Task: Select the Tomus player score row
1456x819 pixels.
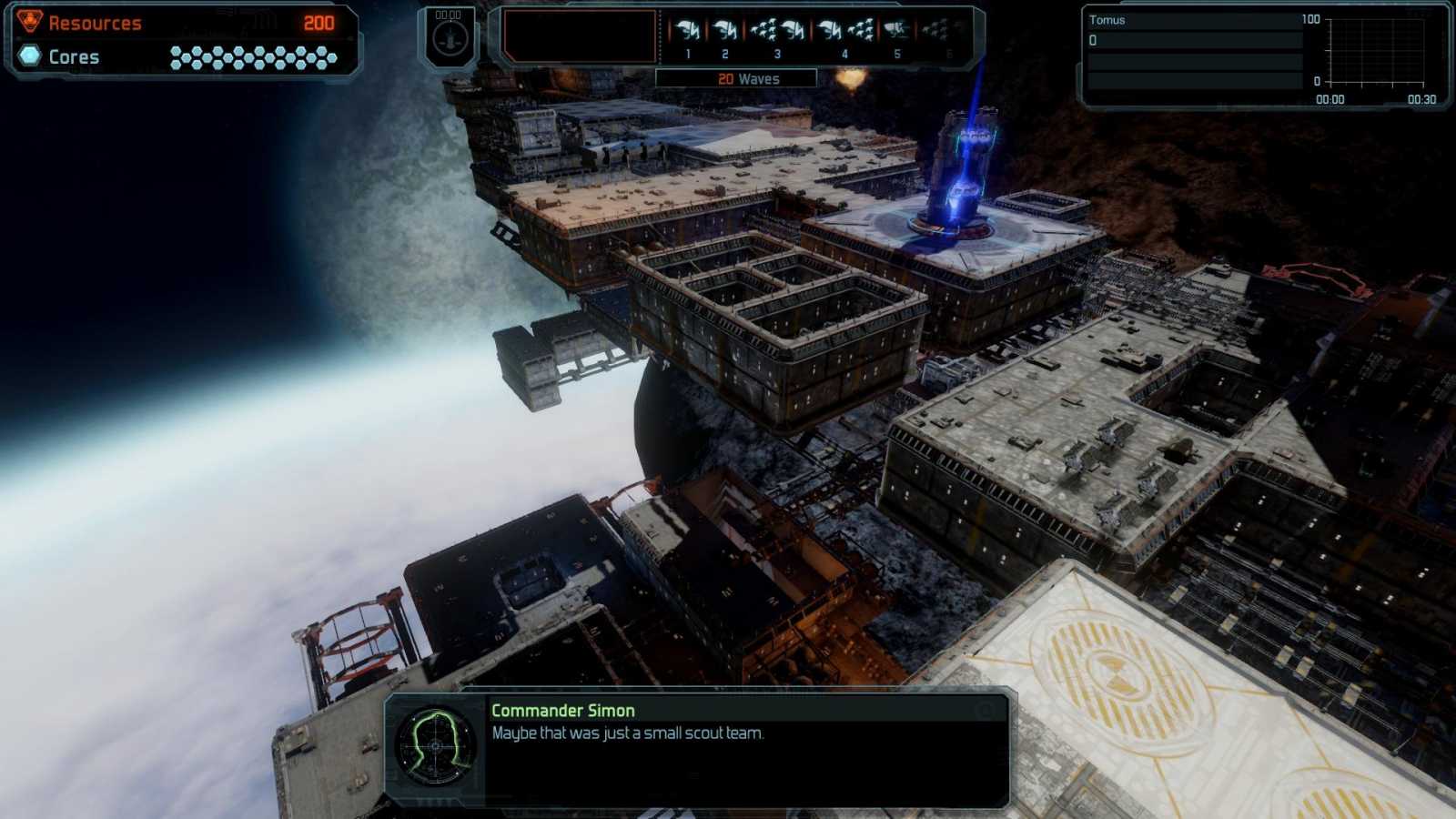Action: click(x=1194, y=40)
